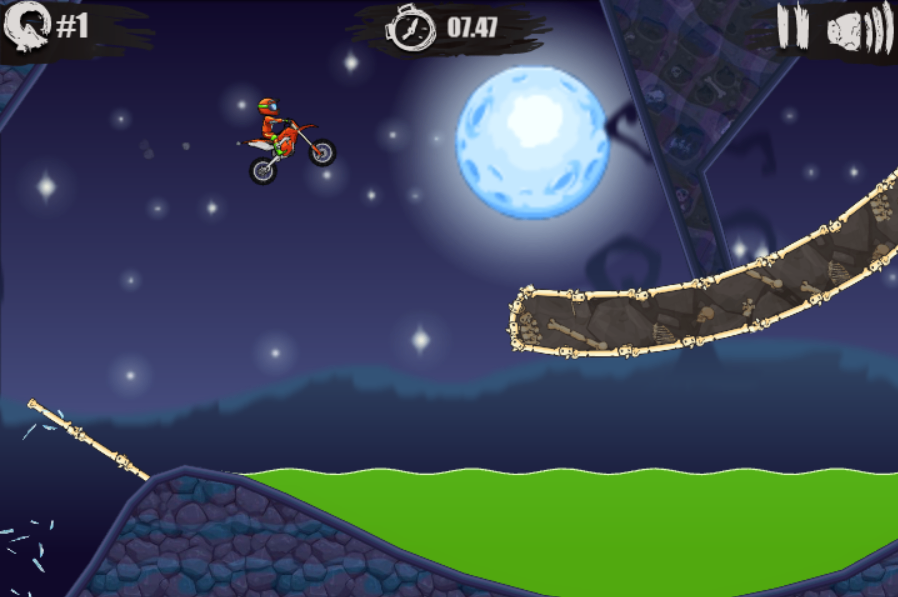Pause the game
This screenshot has height=597, width=898.
(x=792, y=27)
